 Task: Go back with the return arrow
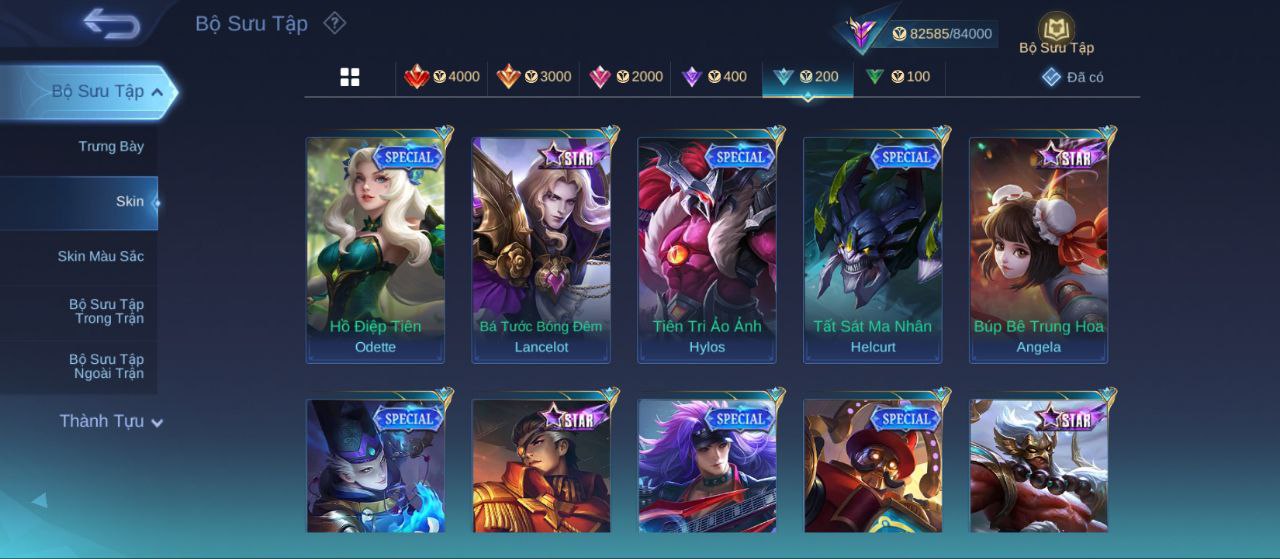(111, 24)
